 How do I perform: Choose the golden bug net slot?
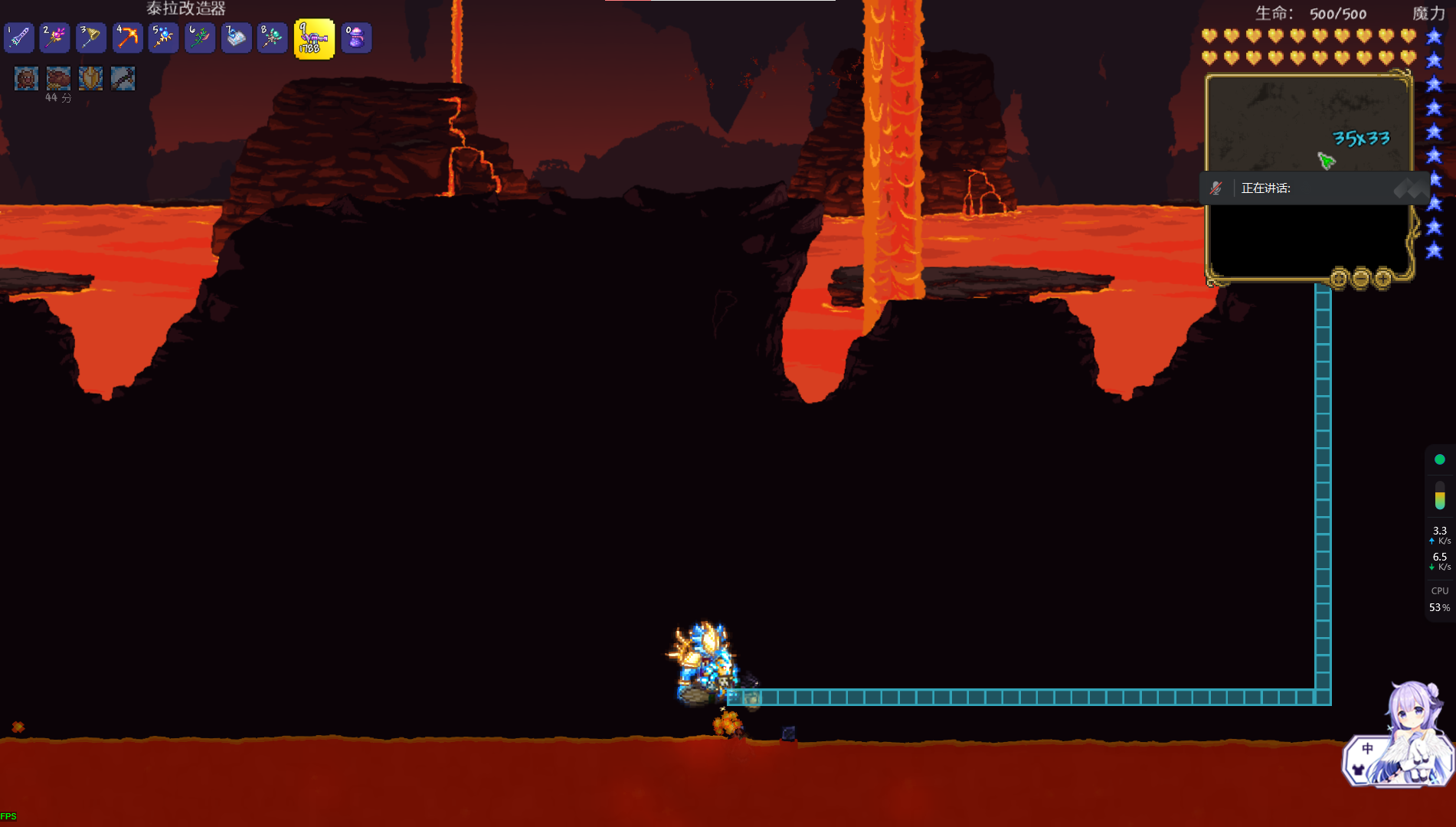tap(91, 38)
